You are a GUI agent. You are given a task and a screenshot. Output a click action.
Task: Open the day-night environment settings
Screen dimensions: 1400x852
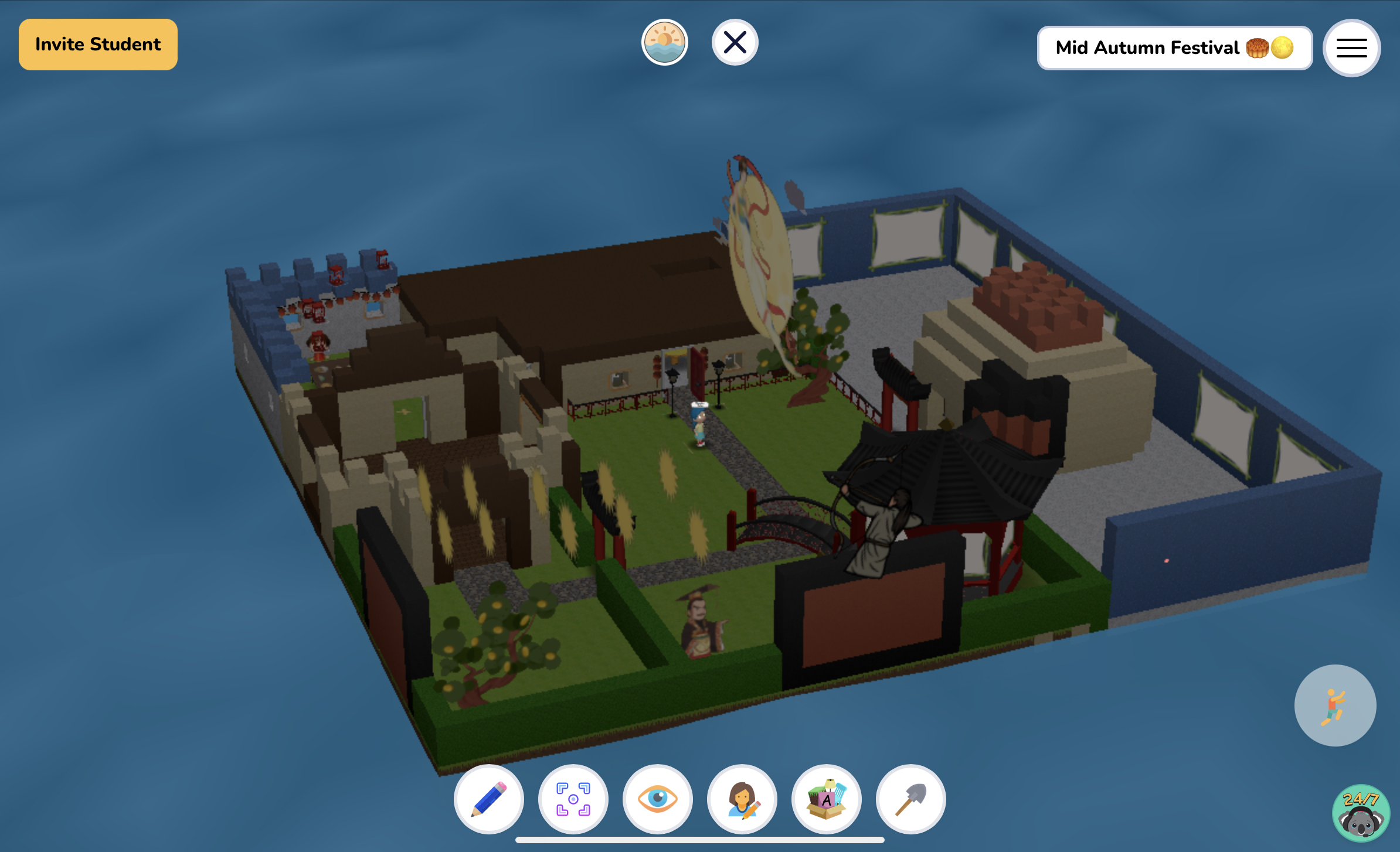[664, 41]
